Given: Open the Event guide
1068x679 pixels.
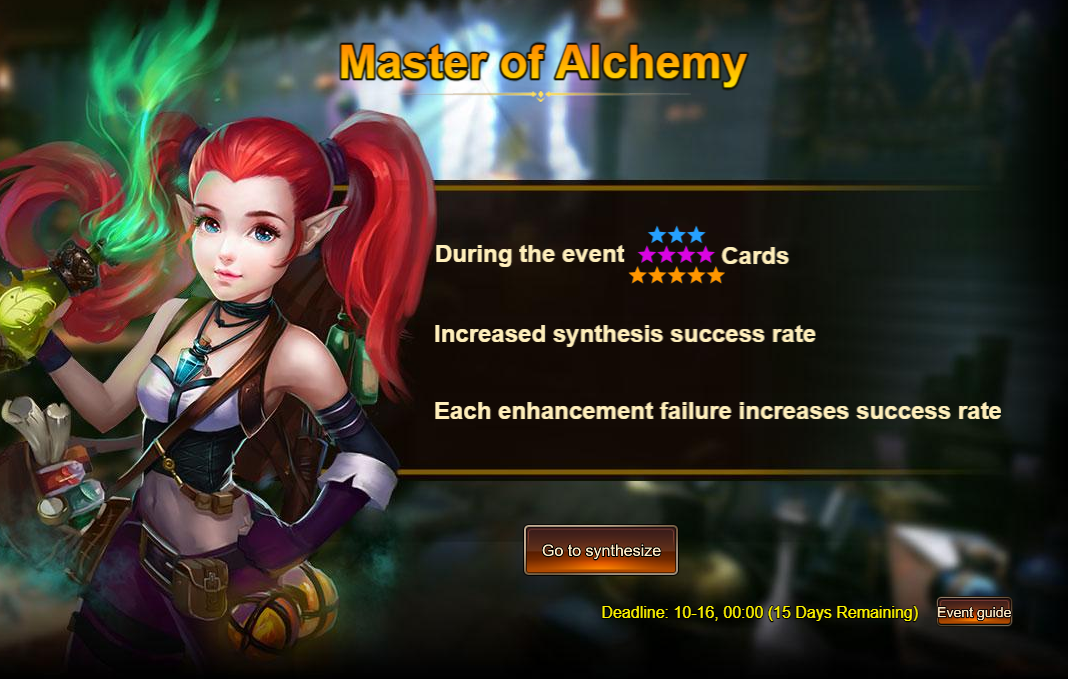Looking at the screenshot, I should pos(974,612).
